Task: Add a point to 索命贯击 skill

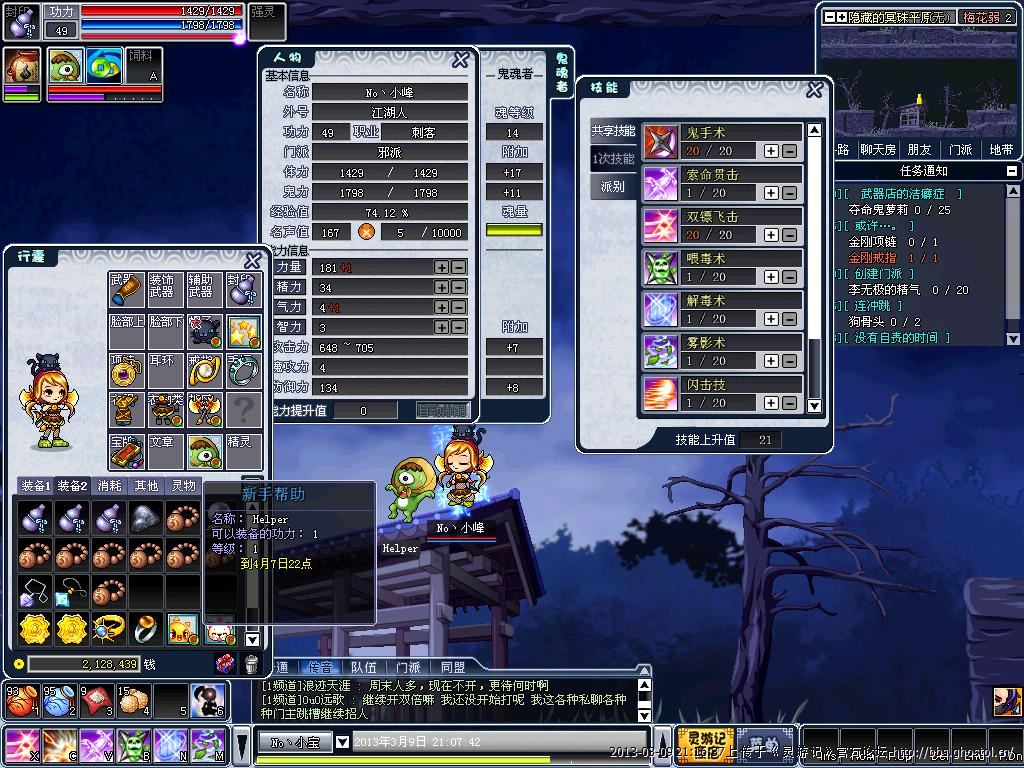Action: pyautogui.click(x=771, y=193)
